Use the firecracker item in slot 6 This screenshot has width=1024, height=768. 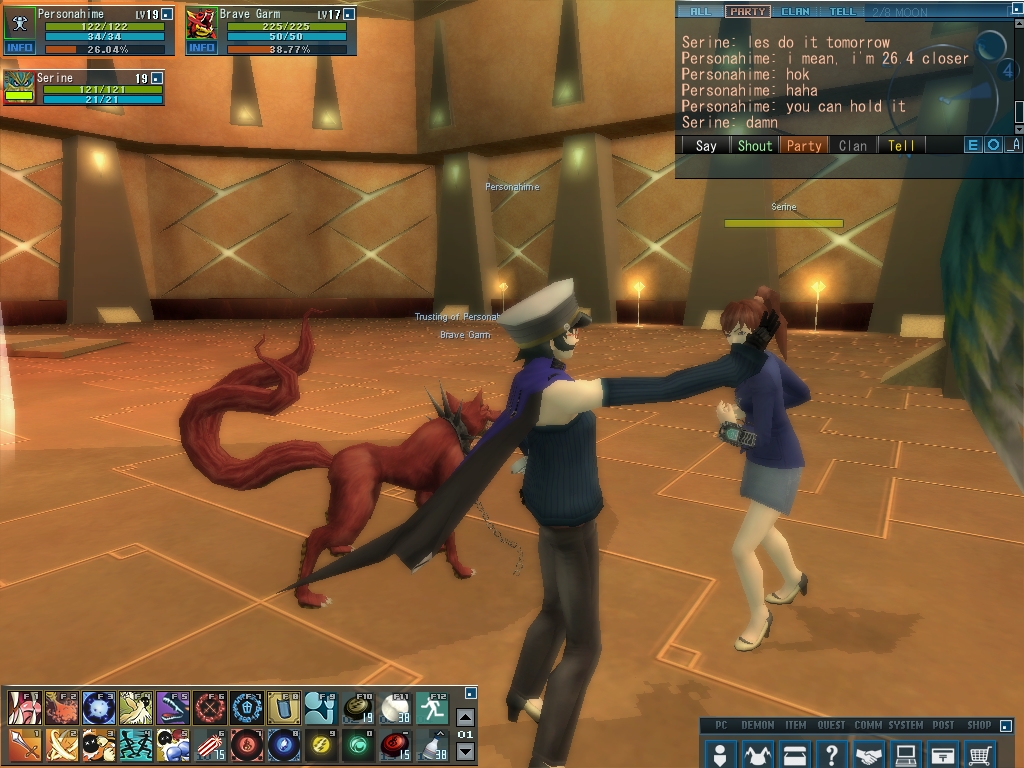click(x=209, y=745)
